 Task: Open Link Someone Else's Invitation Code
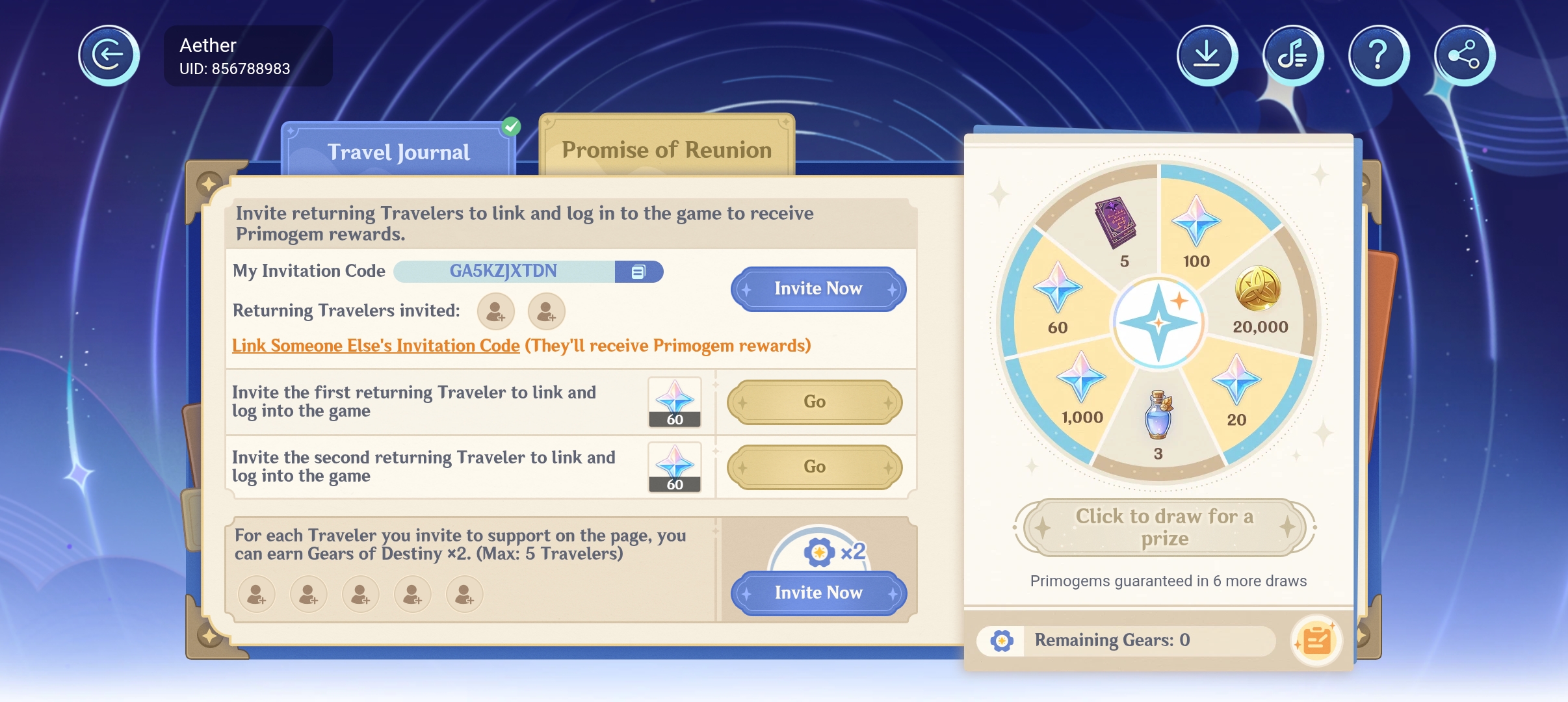[x=374, y=345]
